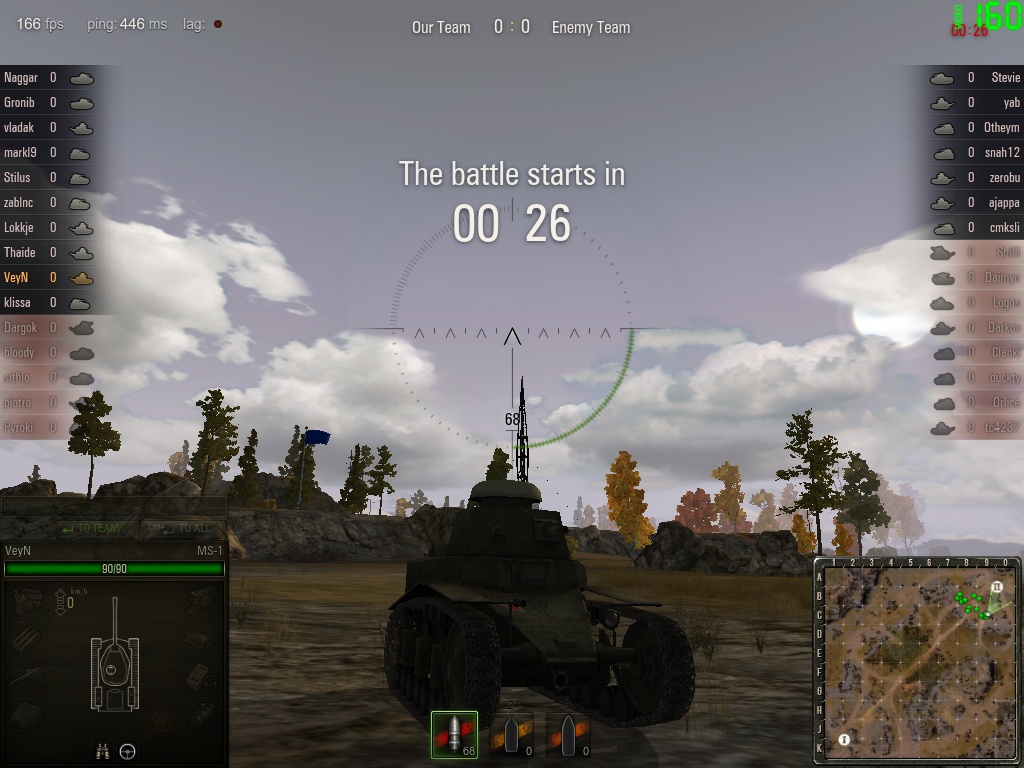This screenshot has height=768, width=1024.
Task: Click the gun module status icon
Action: [x=28, y=675]
